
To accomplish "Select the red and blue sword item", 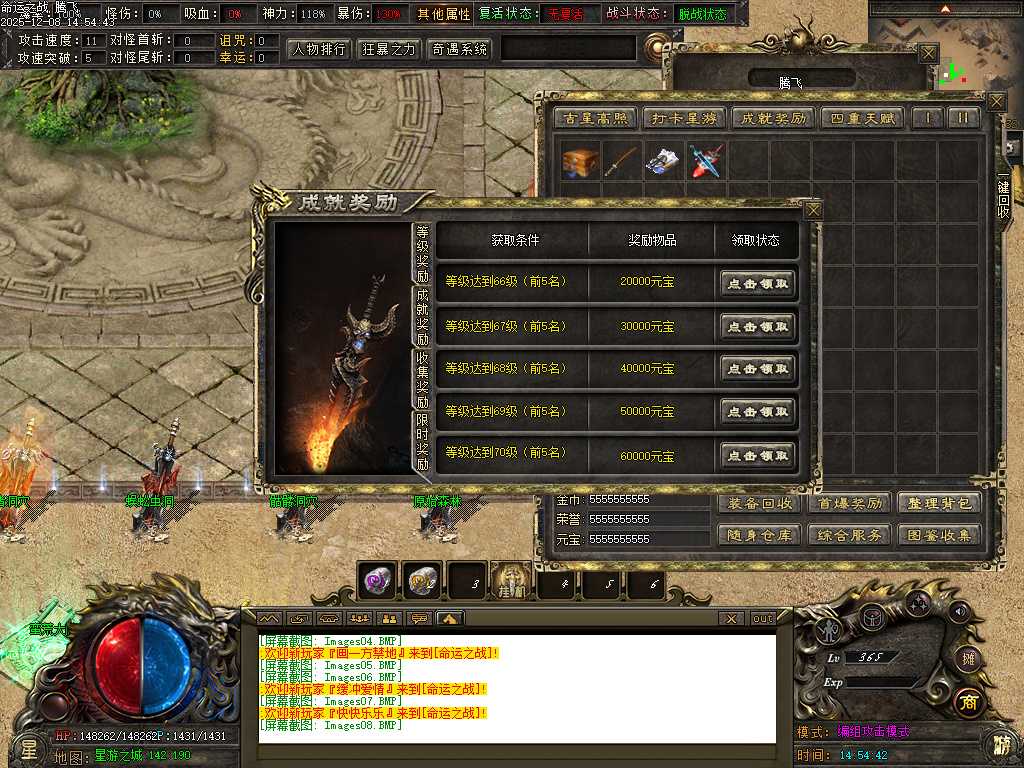I will [706, 161].
